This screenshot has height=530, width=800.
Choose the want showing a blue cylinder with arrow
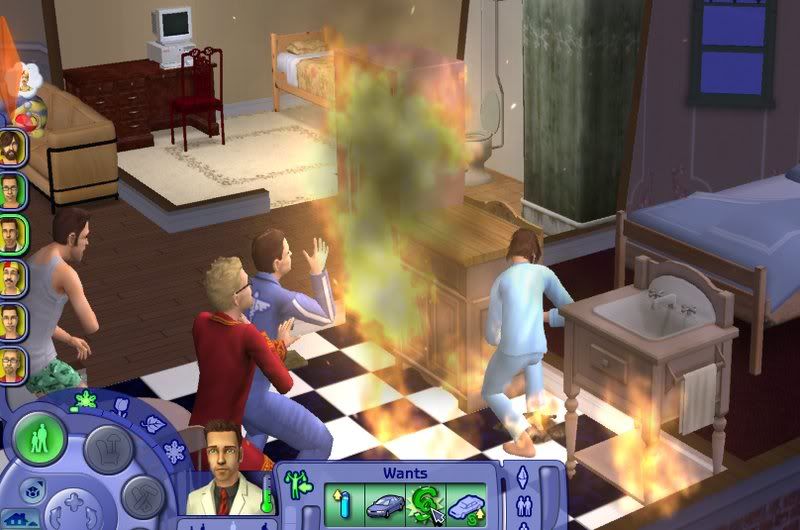pyautogui.click(x=342, y=502)
